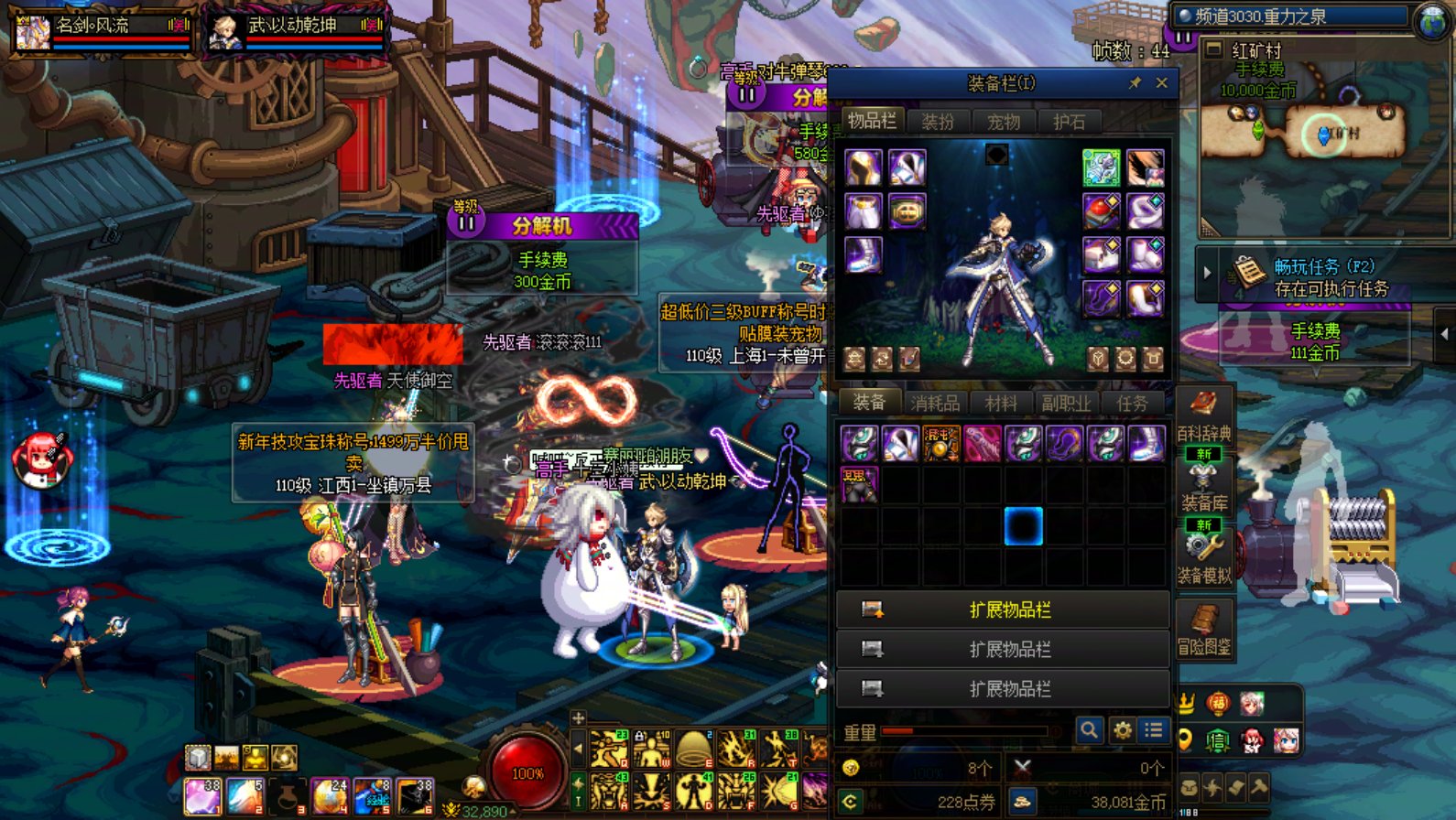1456x820 pixels.
Task: Click the inventory search magnifier button
Action: coord(1089,730)
